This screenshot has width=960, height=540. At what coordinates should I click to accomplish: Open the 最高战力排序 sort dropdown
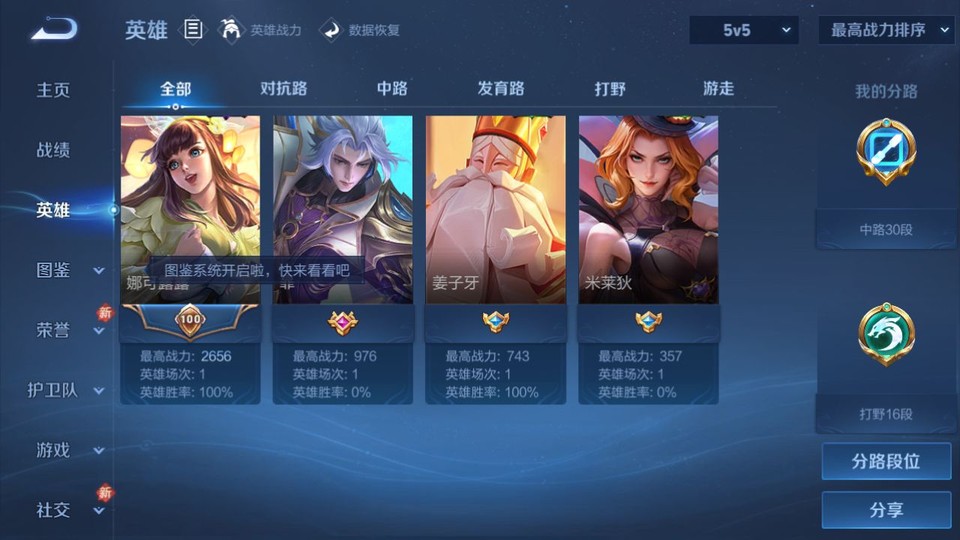[886, 30]
